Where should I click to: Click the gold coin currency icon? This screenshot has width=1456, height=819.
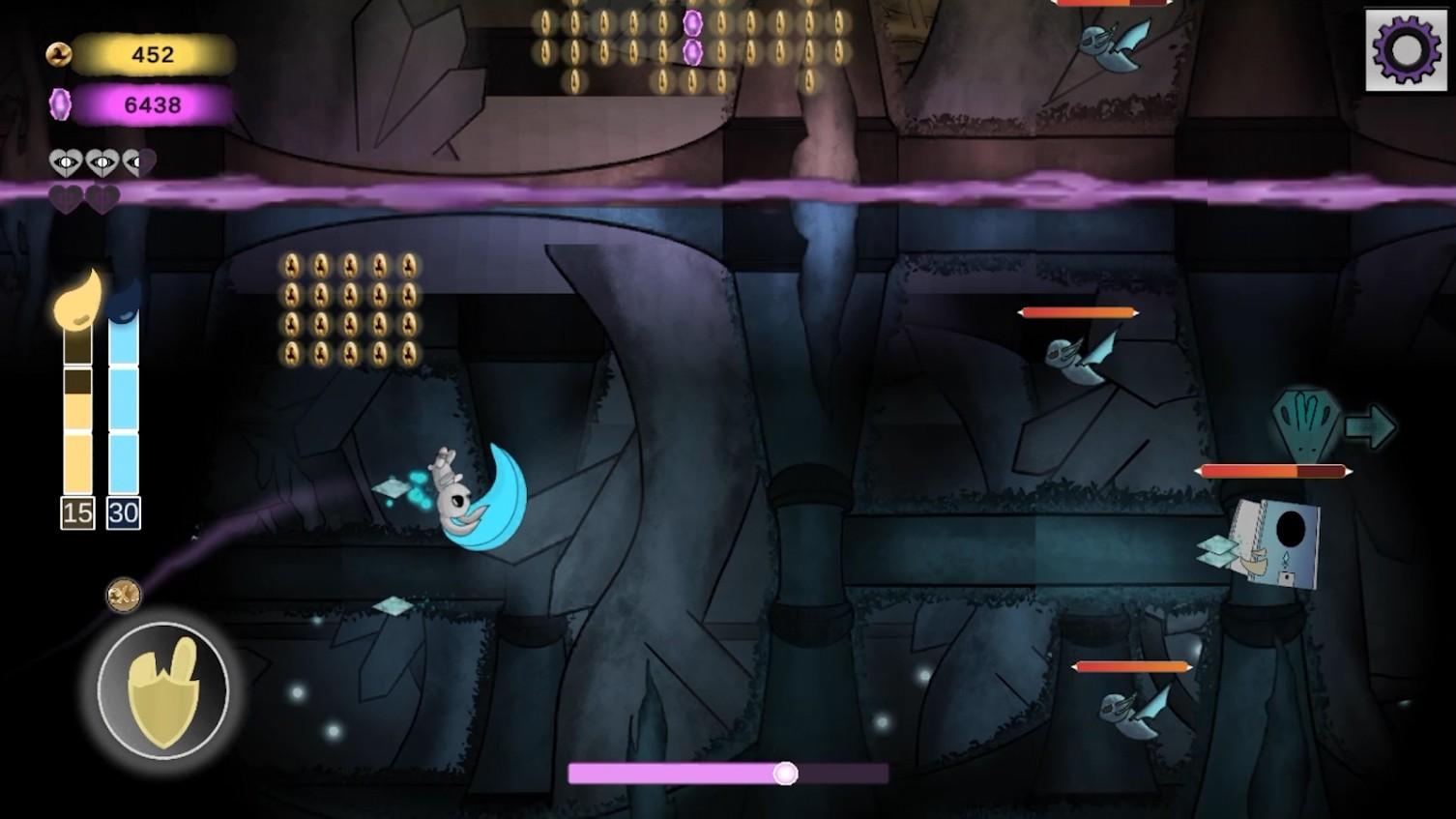click(60, 55)
